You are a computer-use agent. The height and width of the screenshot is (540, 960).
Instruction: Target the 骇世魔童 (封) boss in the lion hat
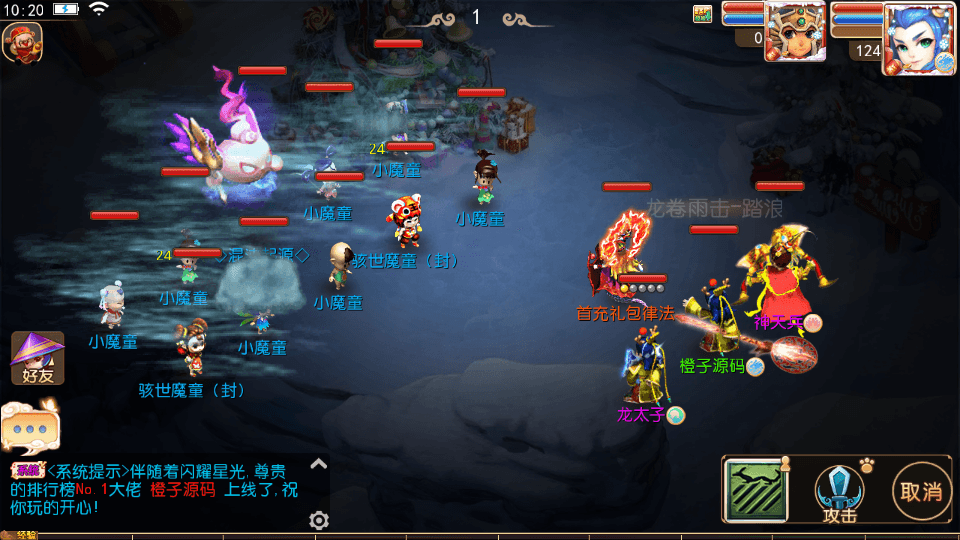[407, 222]
